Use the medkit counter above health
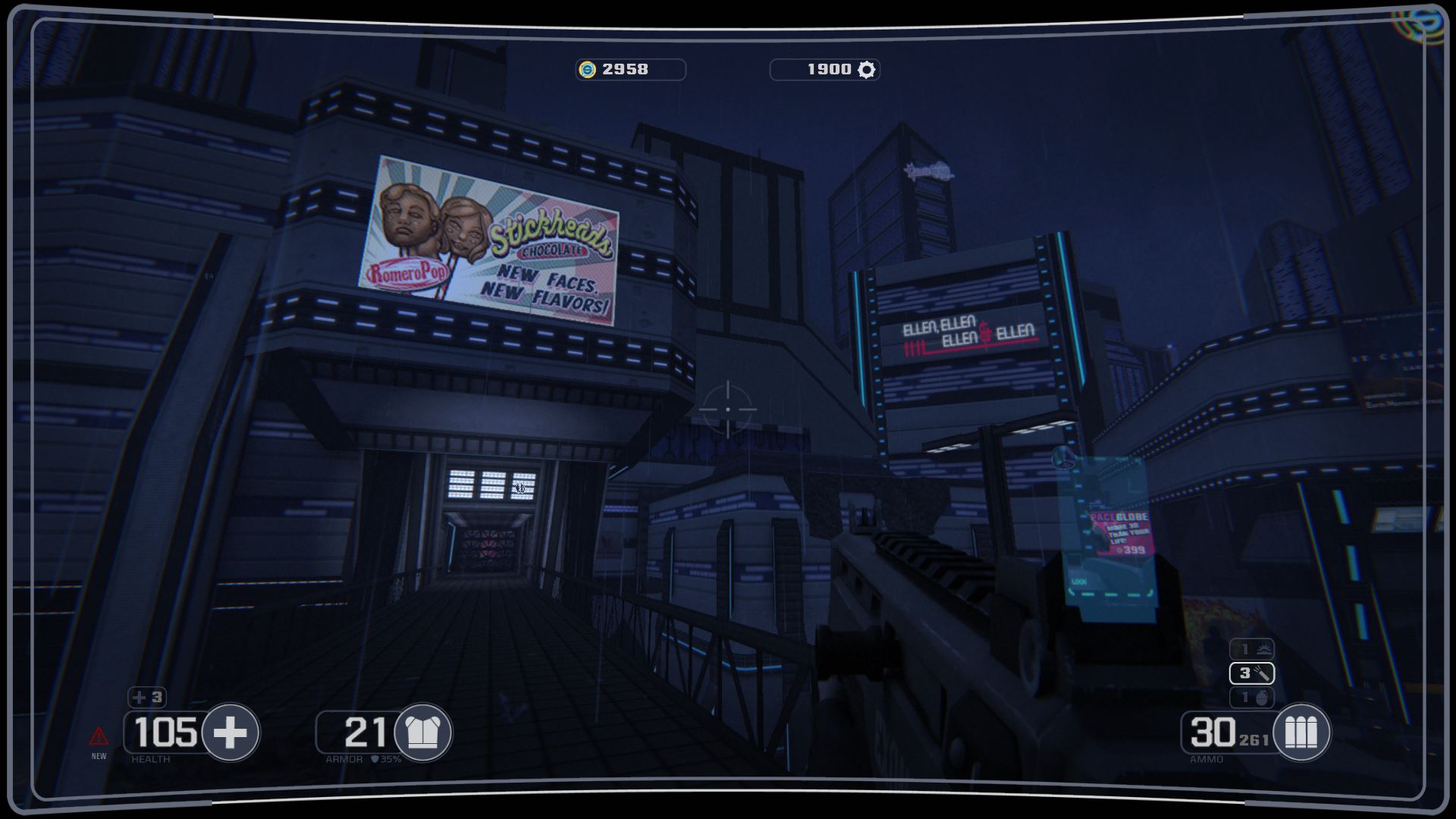The height and width of the screenshot is (819, 1456). click(147, 697)
